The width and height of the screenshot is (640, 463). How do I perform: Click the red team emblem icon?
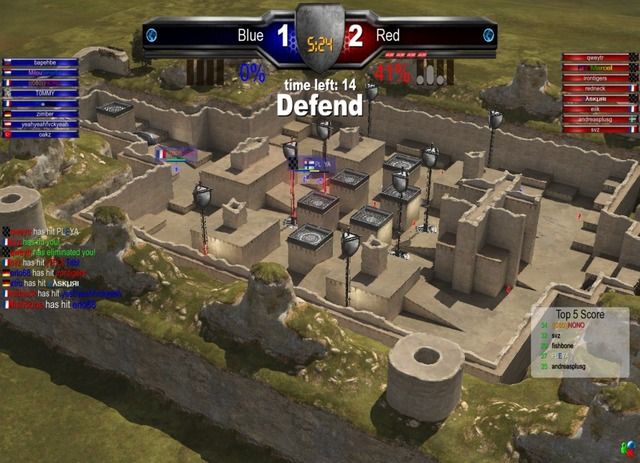(489, 35)
